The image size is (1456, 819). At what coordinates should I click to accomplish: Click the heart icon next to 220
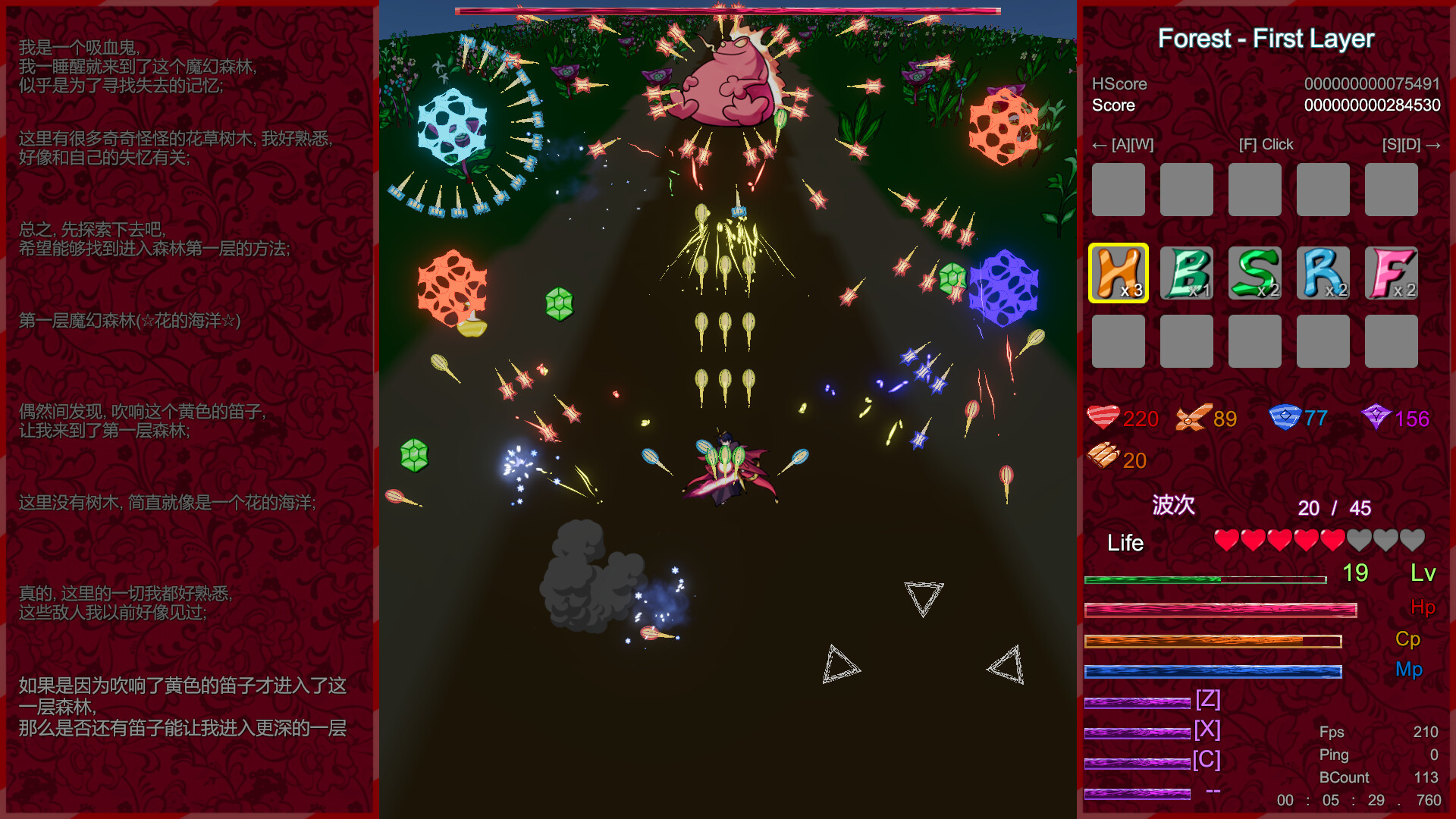[x=1104, y=417]
